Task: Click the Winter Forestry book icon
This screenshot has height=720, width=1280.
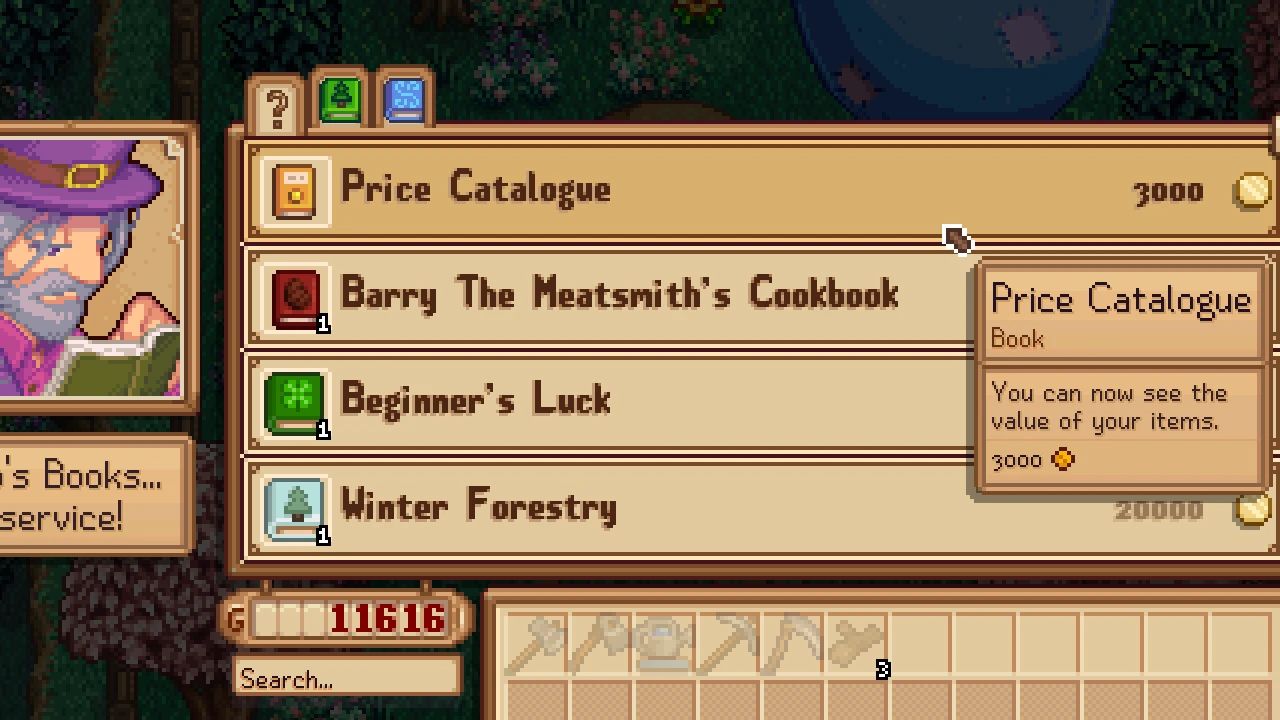Action: coord(293,507)
